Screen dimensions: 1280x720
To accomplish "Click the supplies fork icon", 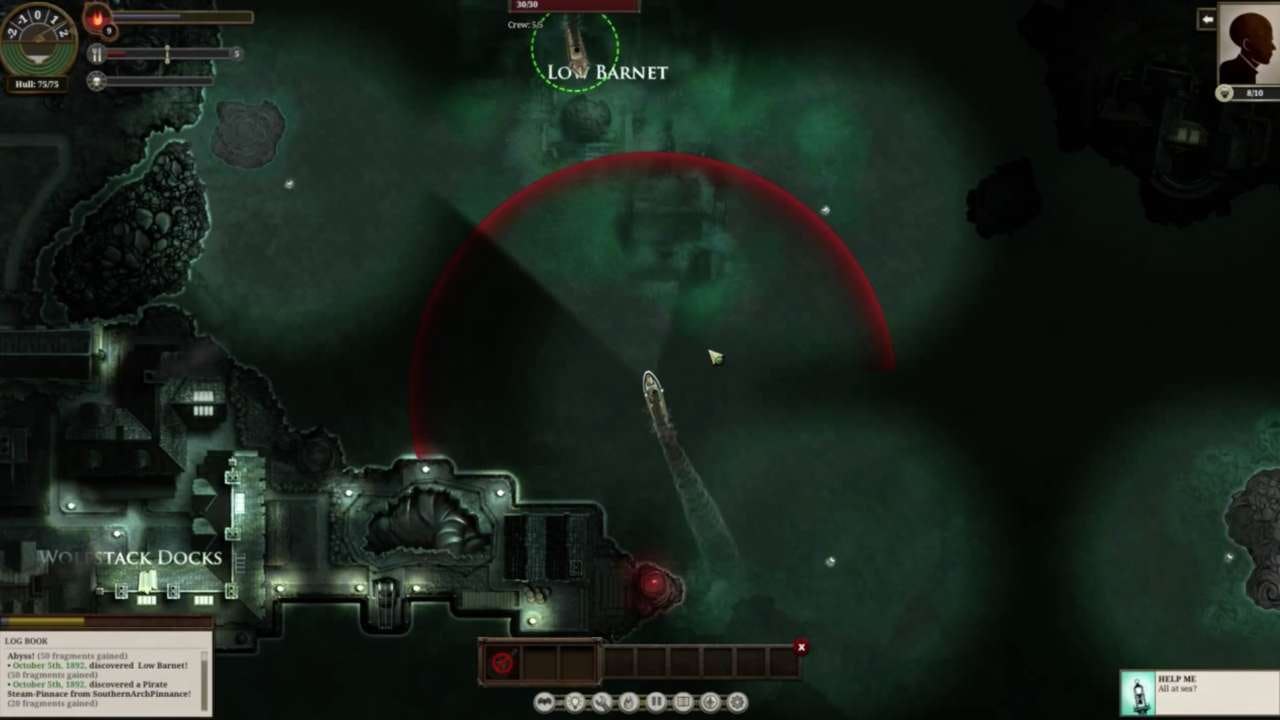I will [x=96, y=55].
